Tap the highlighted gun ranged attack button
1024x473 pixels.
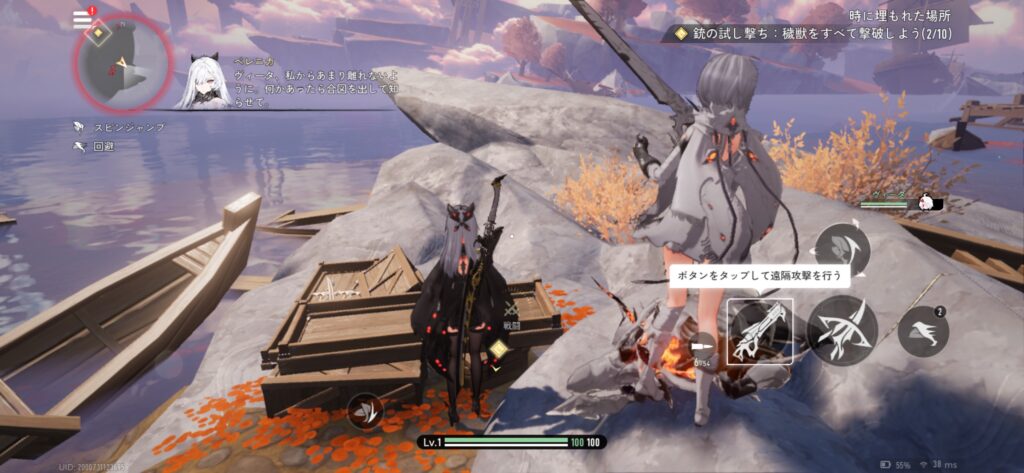[760, 331]
